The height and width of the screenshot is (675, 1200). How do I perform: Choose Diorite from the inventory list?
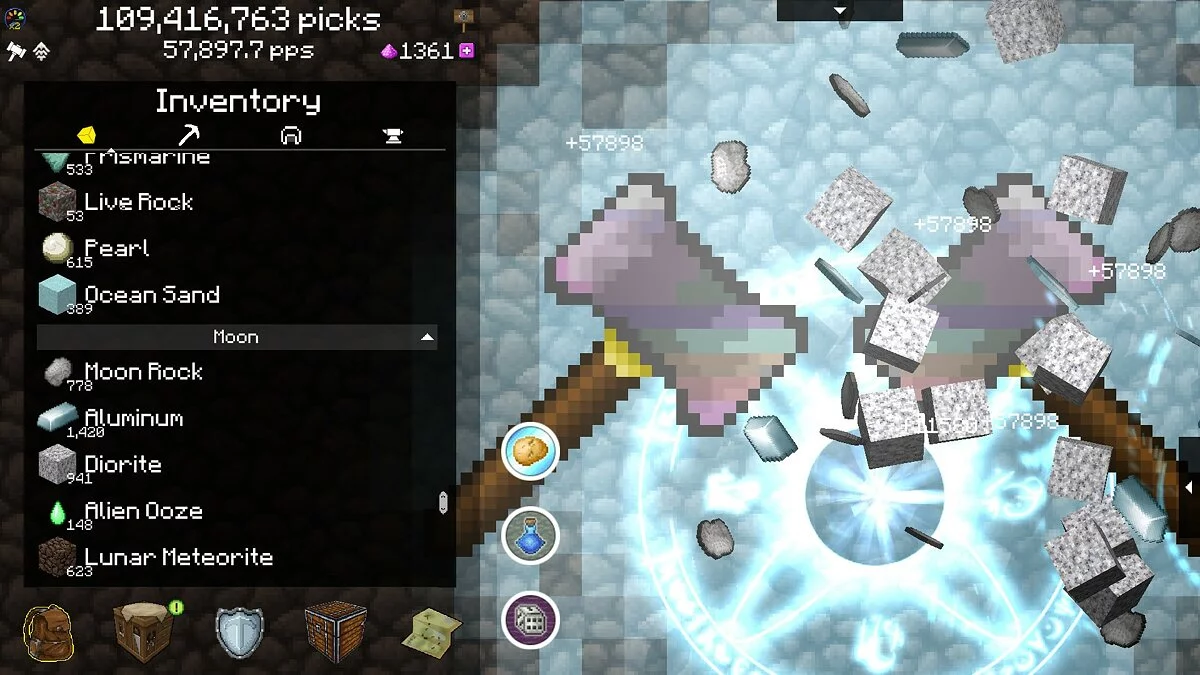[122, 465]
